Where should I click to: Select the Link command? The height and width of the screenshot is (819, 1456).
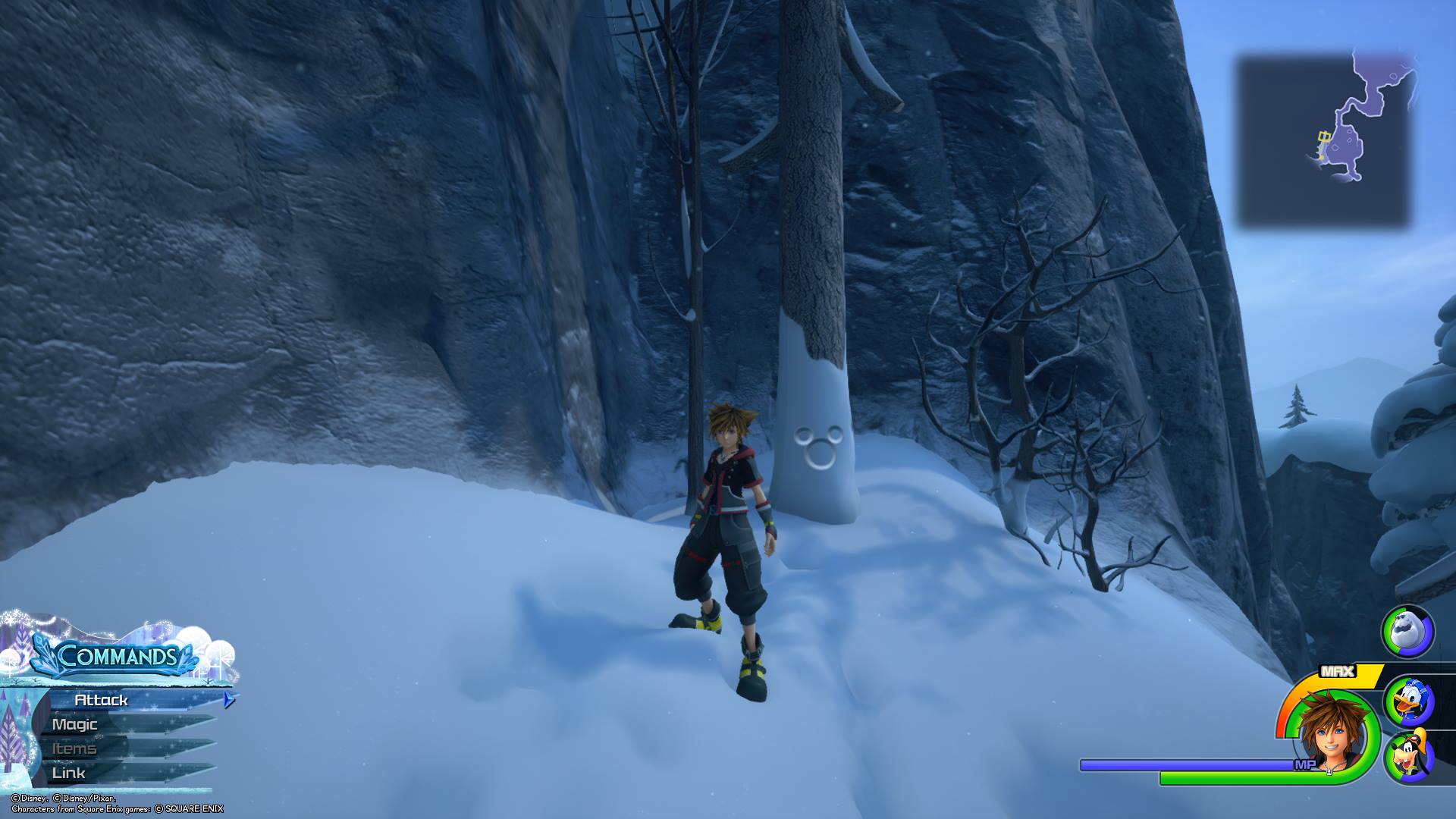tap(69, 773)
